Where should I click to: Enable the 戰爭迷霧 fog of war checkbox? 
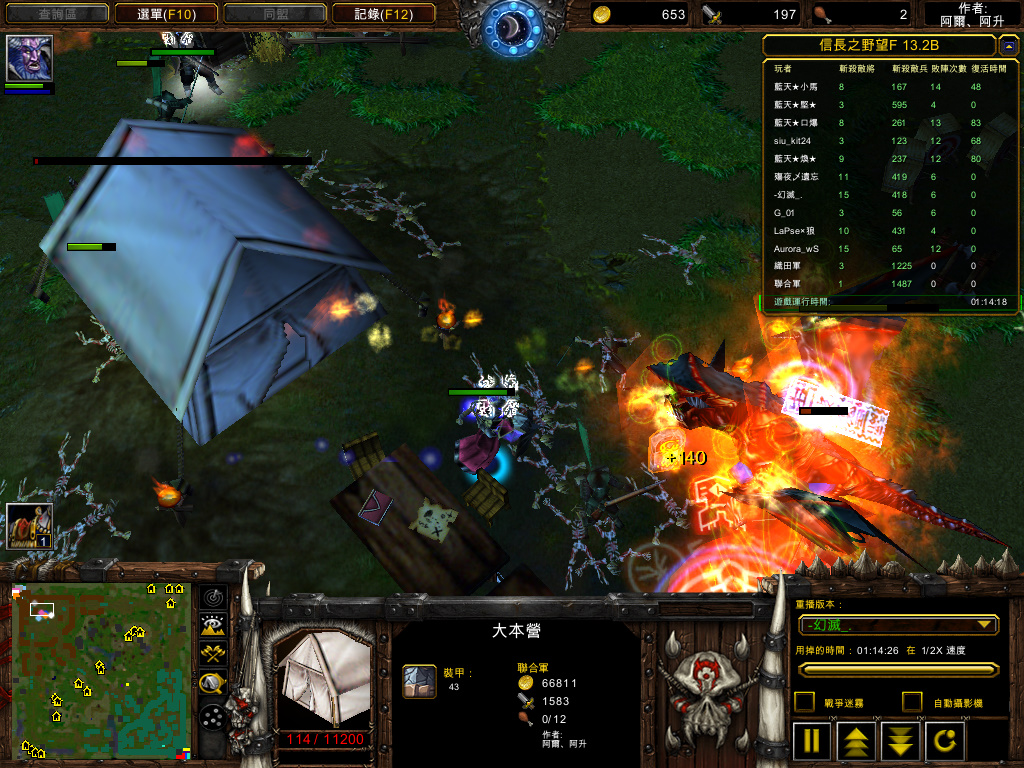(x=804, y=702)
